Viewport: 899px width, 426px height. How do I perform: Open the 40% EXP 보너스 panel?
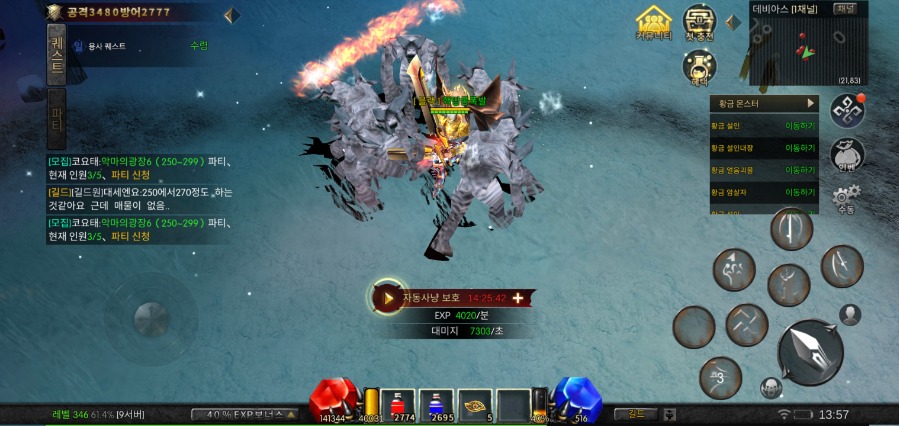tap(244, 414)
